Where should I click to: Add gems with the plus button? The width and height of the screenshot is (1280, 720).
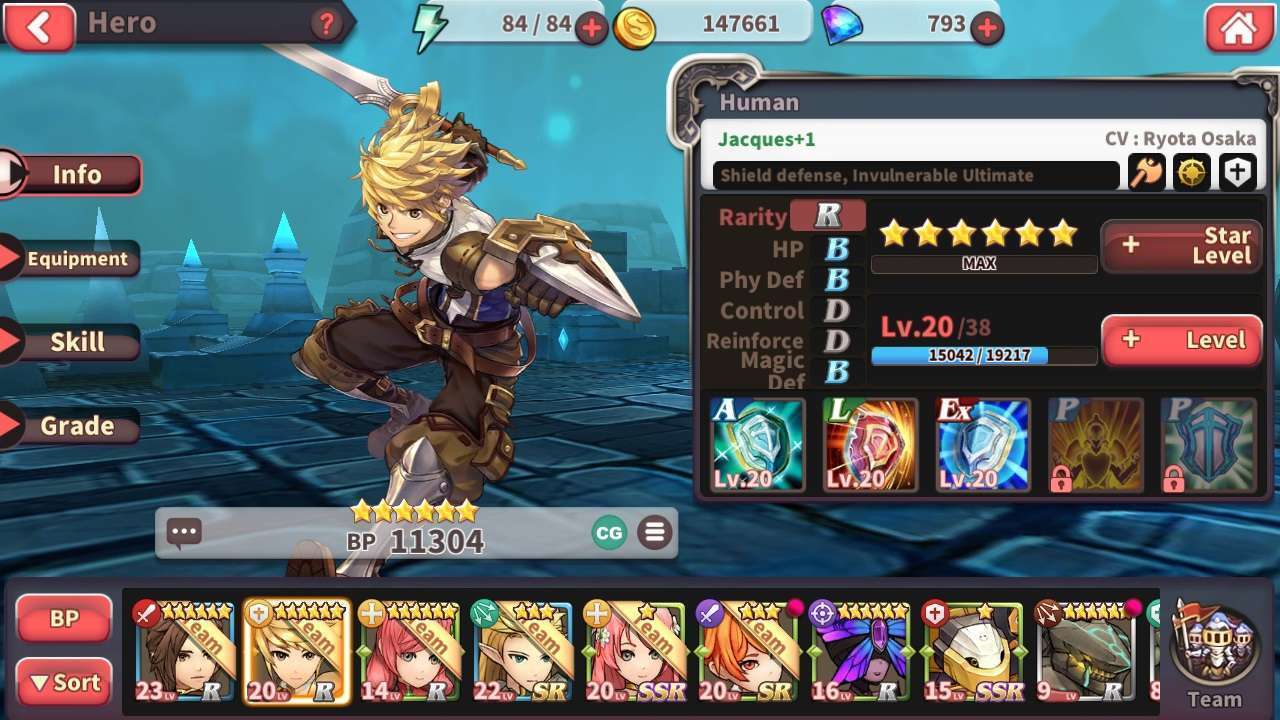pyautogui.click(x=987, y=28)
